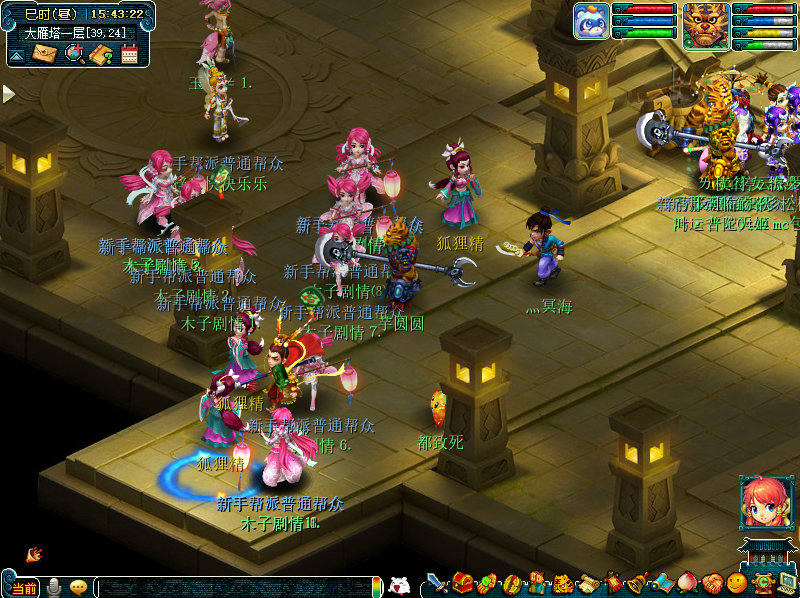Open the handshake friends icon
The width and height of the screenshot is (800, 598).
(711, 583)
